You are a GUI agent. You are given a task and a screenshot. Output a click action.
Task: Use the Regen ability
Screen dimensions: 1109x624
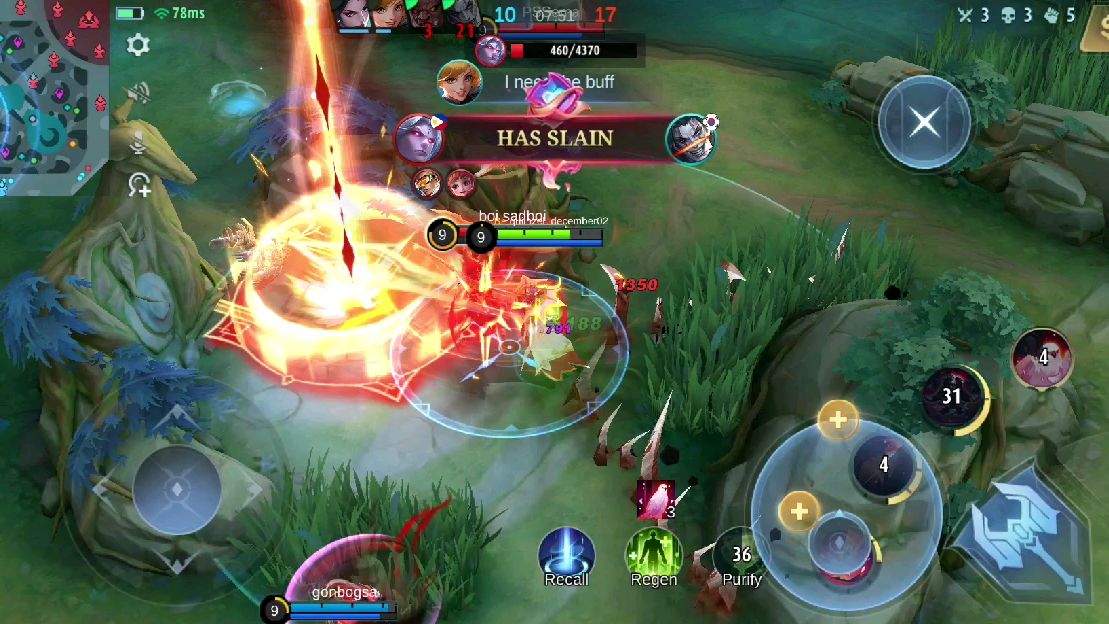point(654,555)
